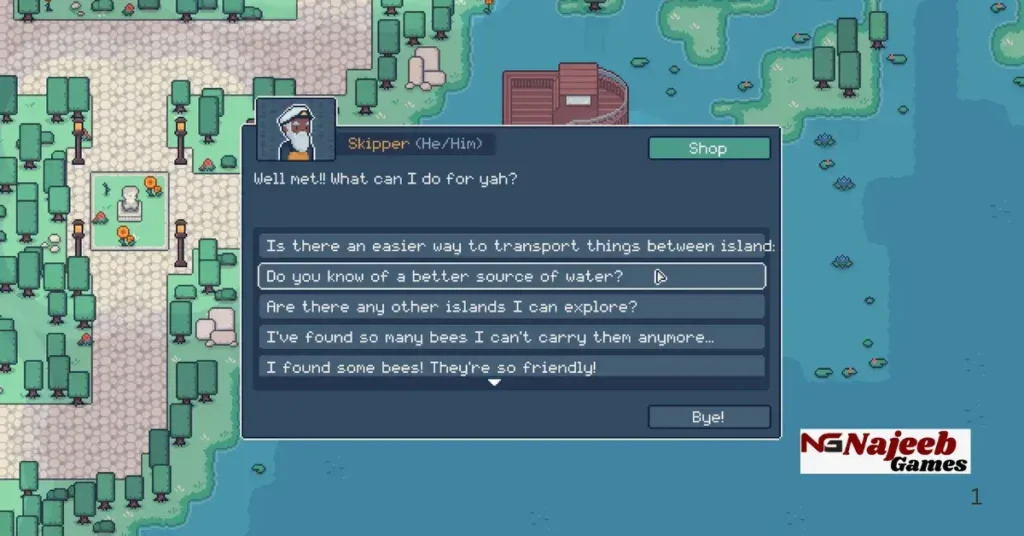Select 'I found some bees!' dialogue option

[x=512, y=366]
